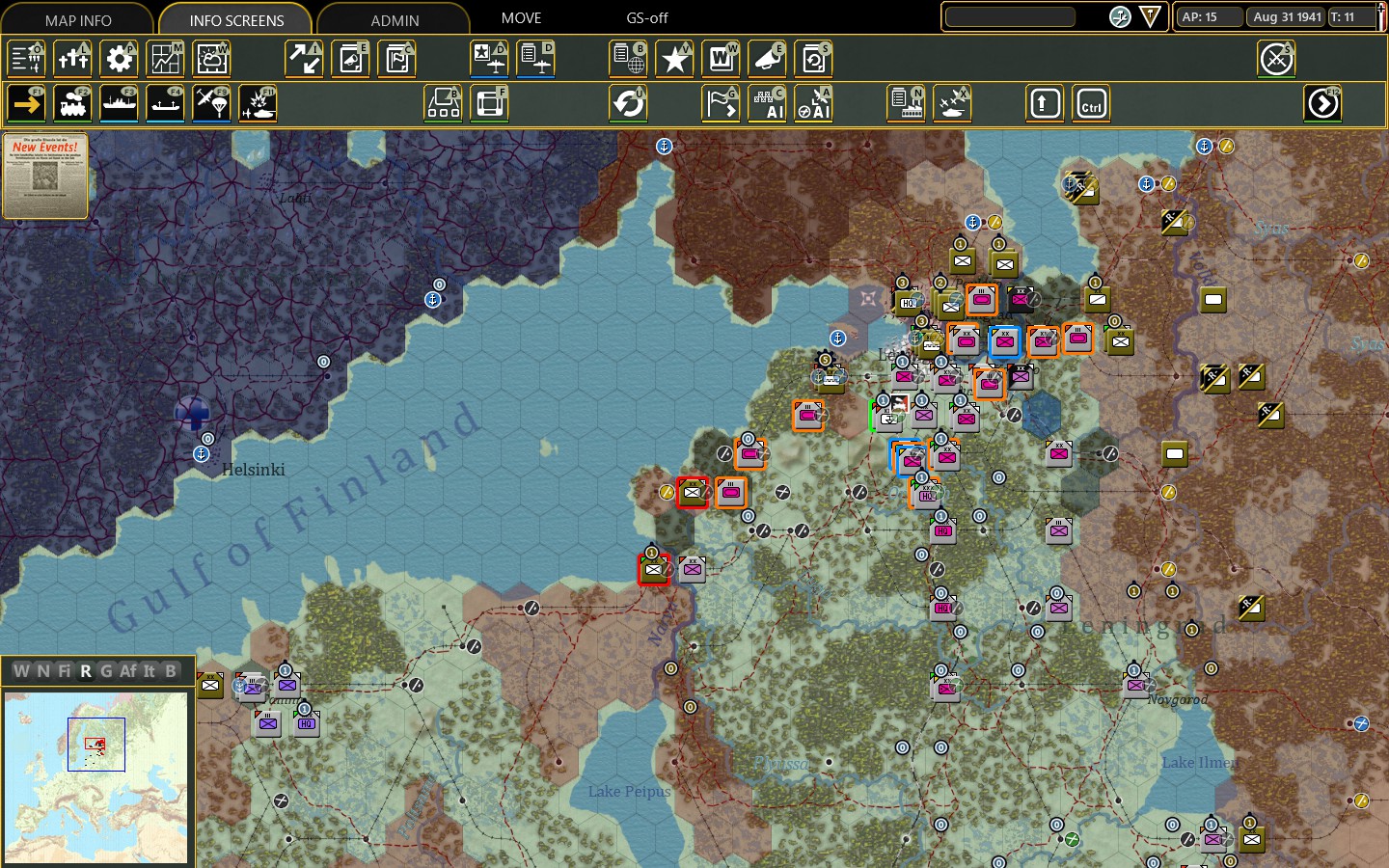Switch to the MAP INFO tab
Screen dimensions: 1389x868
coord(78,19)
